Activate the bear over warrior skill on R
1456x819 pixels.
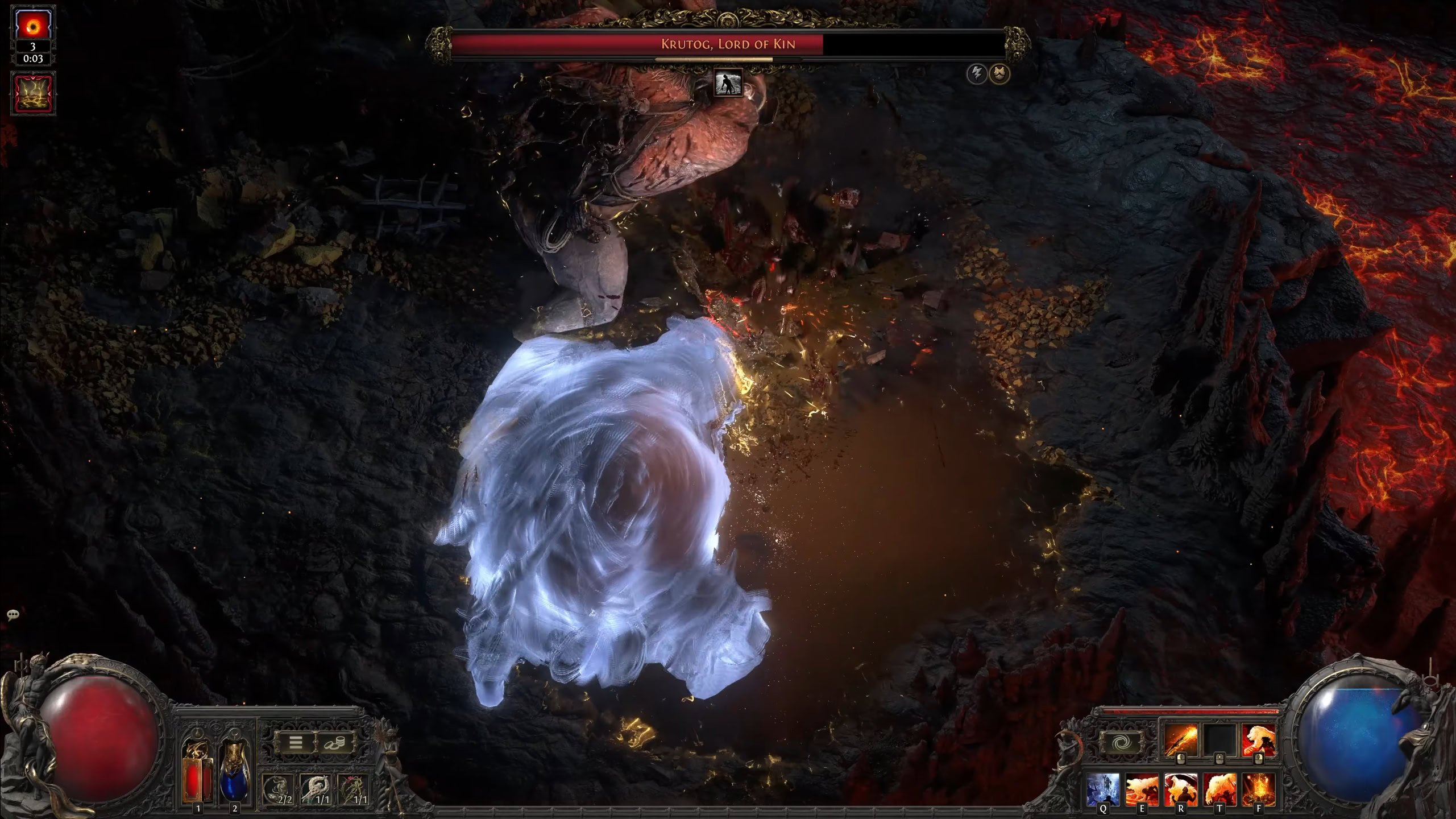pyautogui.click(x=1181, y=789)
